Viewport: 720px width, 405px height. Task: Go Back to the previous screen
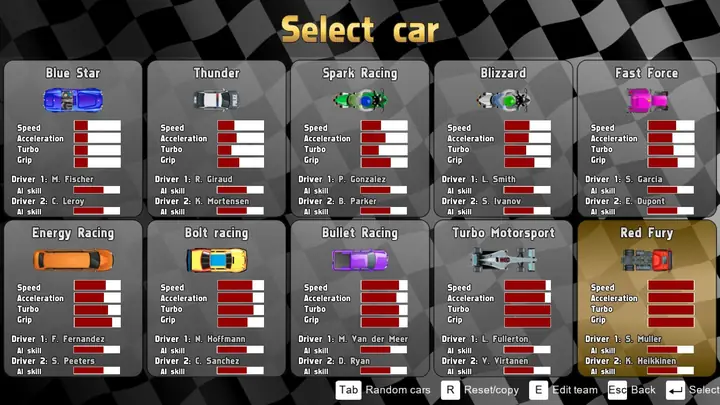pyautogui.click(x=632, y=390)
